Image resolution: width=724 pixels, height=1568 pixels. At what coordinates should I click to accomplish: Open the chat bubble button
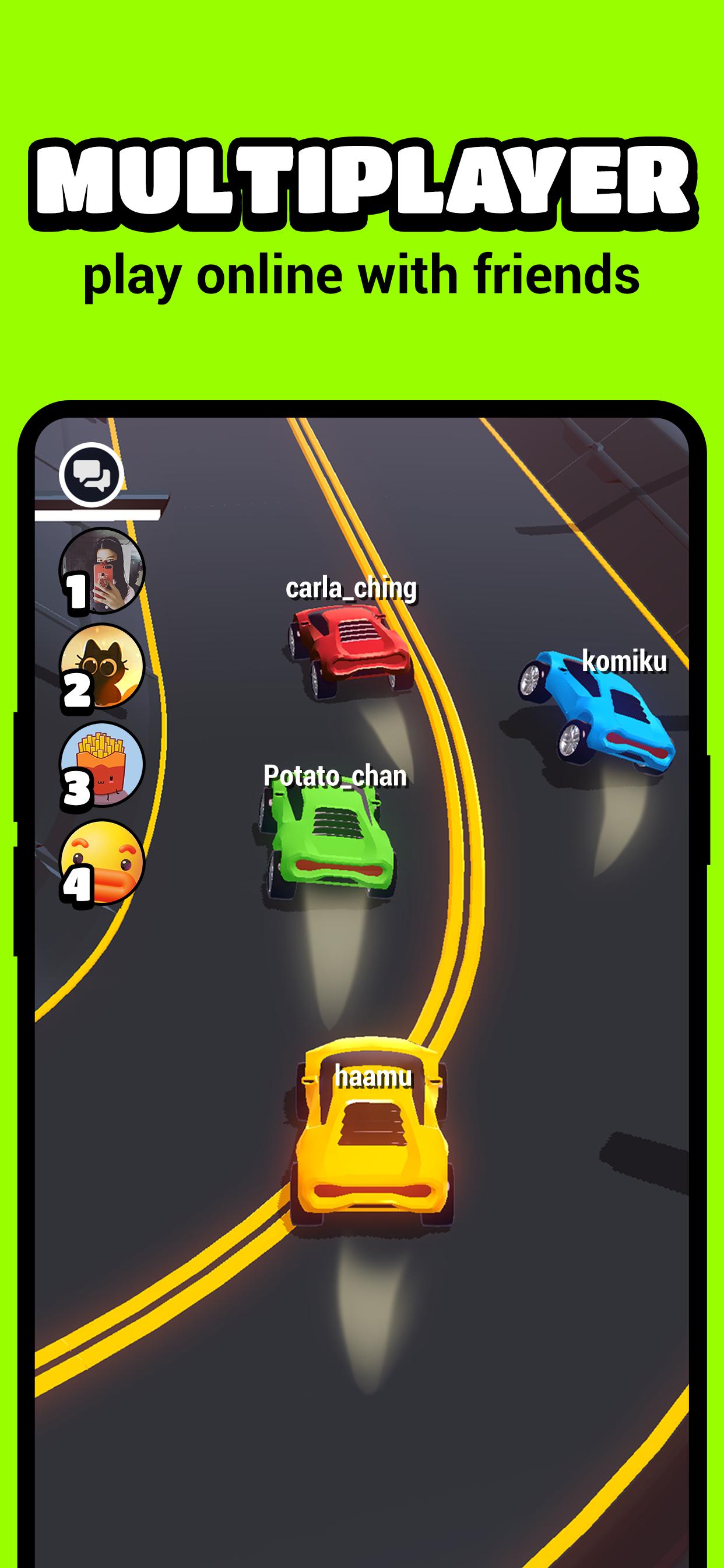[x=92, y=474]
